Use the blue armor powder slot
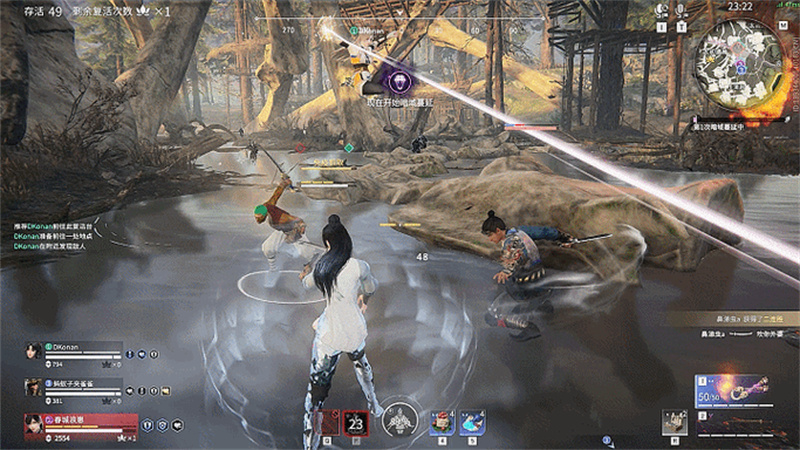Viewport: 800px width, 450px height. [x=472, y=423]
